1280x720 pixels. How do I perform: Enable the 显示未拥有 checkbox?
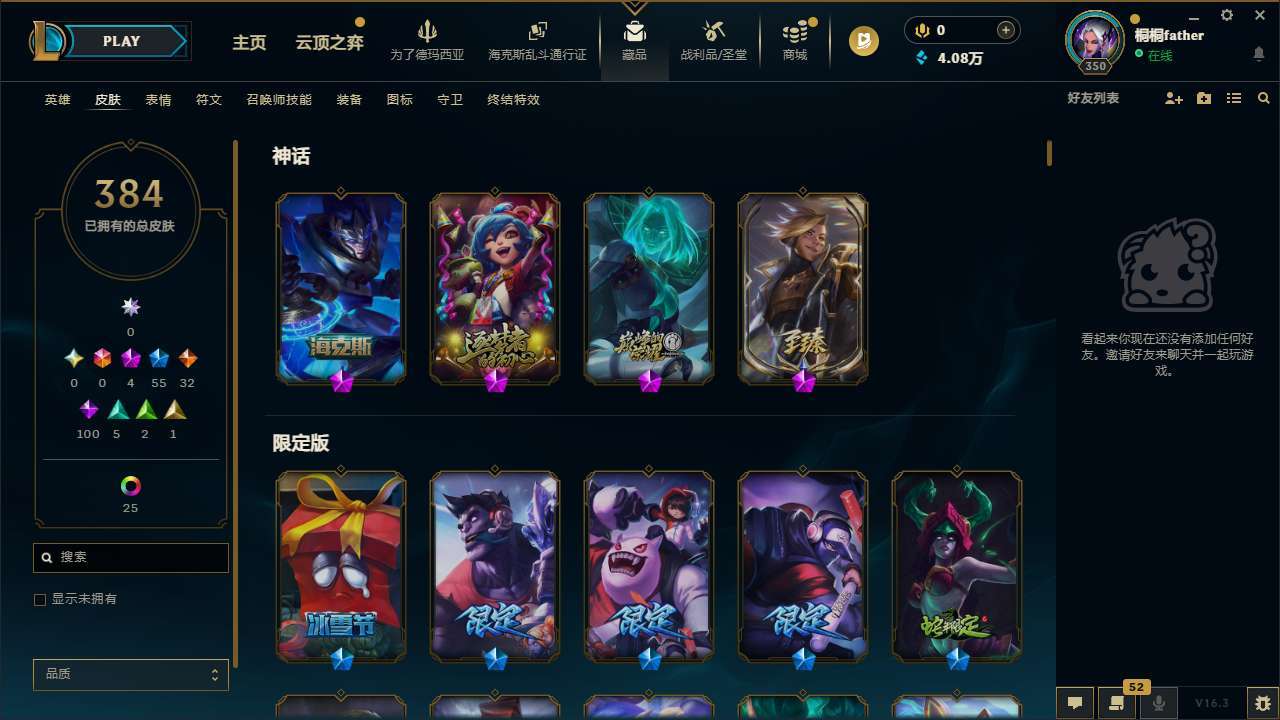40,599
